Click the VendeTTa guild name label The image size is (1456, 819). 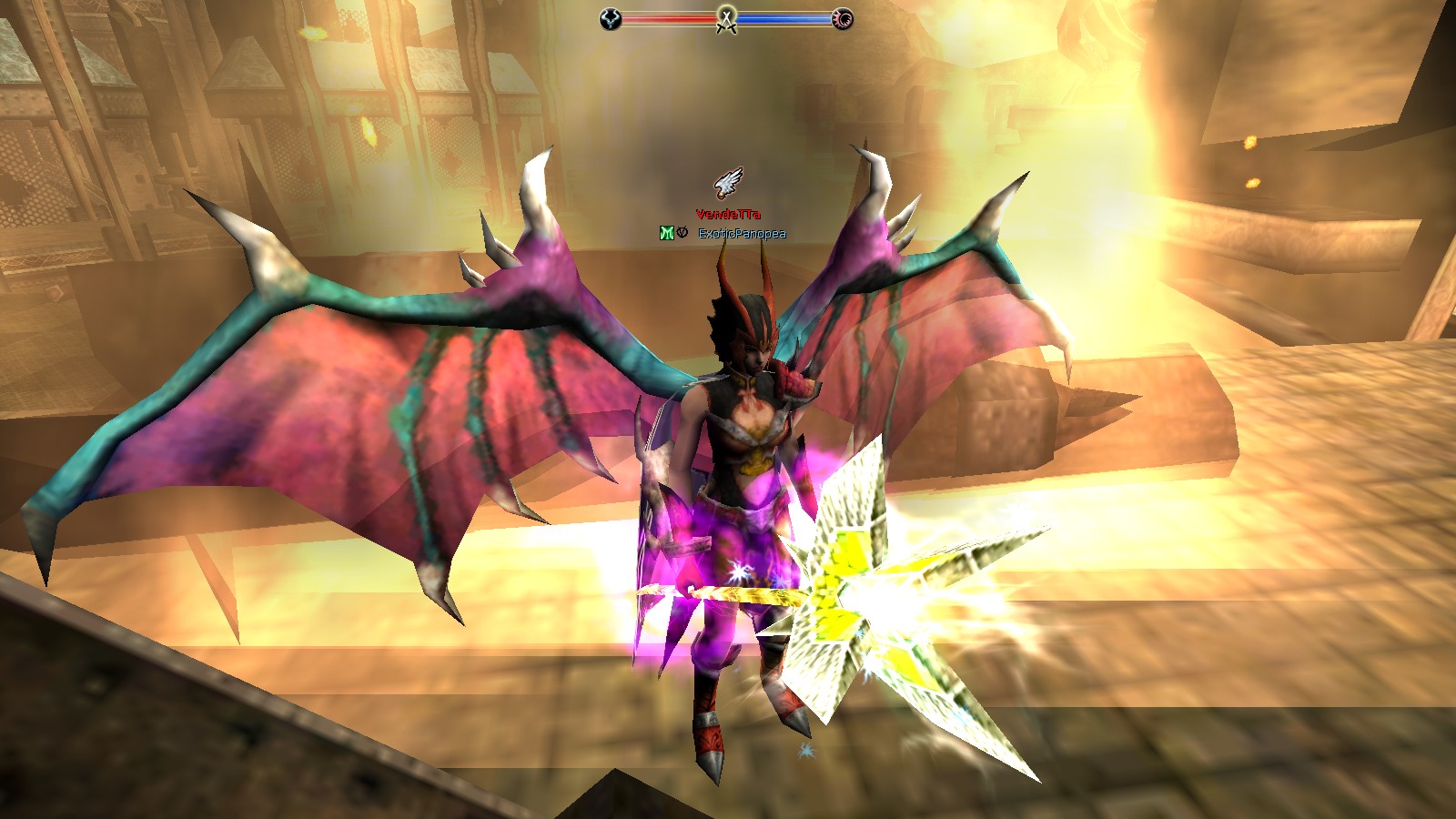click(x=728, y=215)
